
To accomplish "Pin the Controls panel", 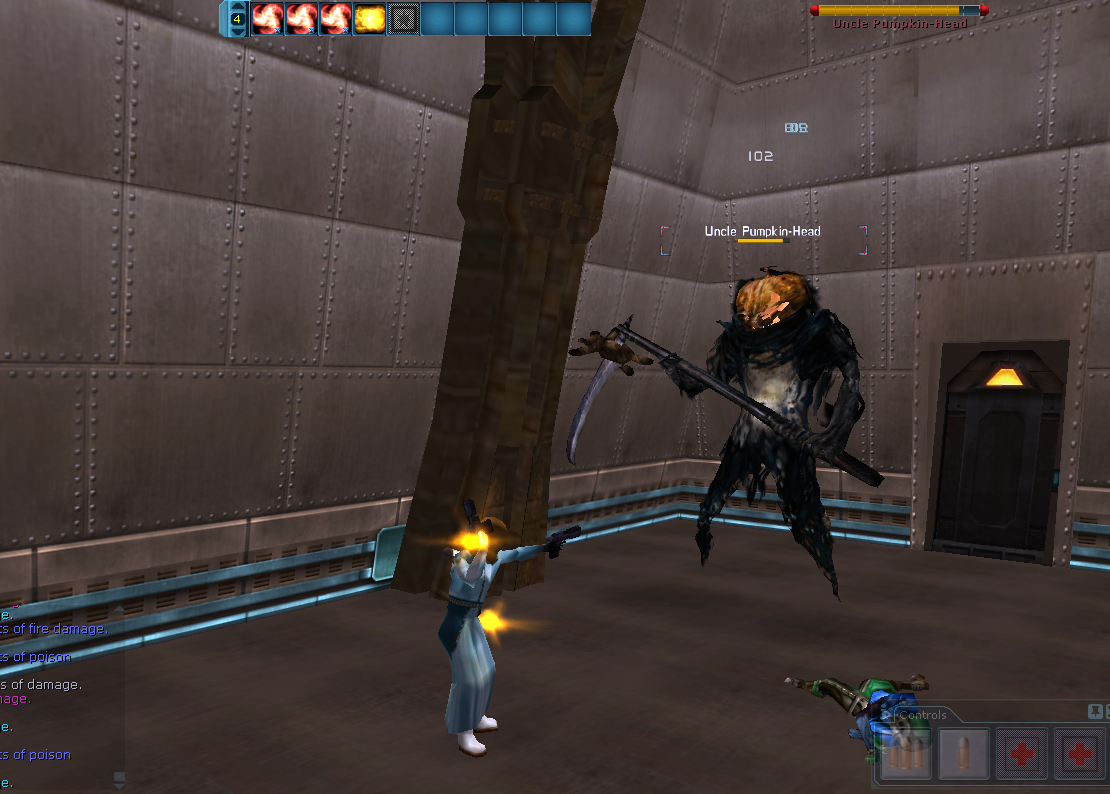I will [x=1094, y=711].
